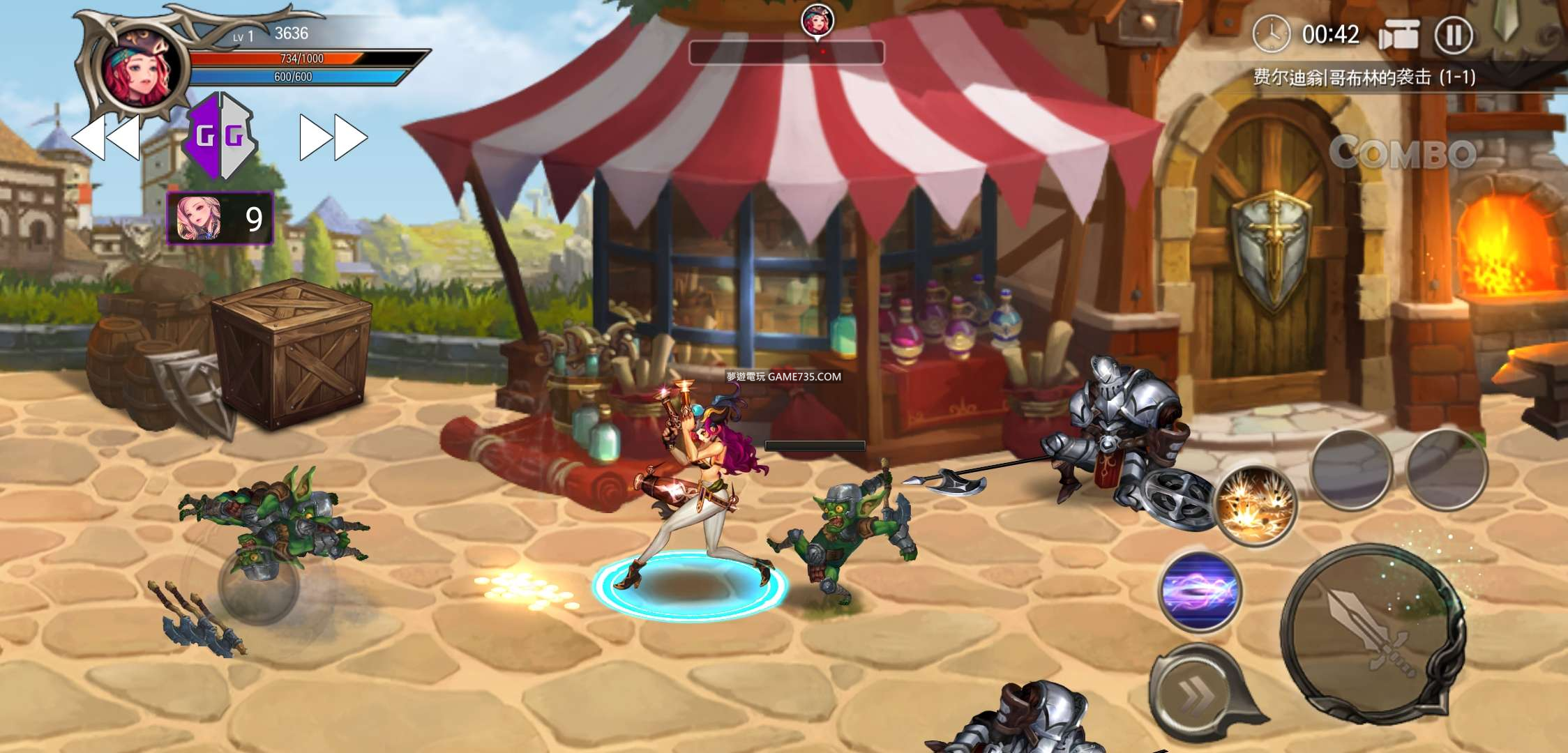Tap the camera icon beside the timer
Viewport: 1568px width, 753px height.
pyautogui.click(x=1399, y=35)
